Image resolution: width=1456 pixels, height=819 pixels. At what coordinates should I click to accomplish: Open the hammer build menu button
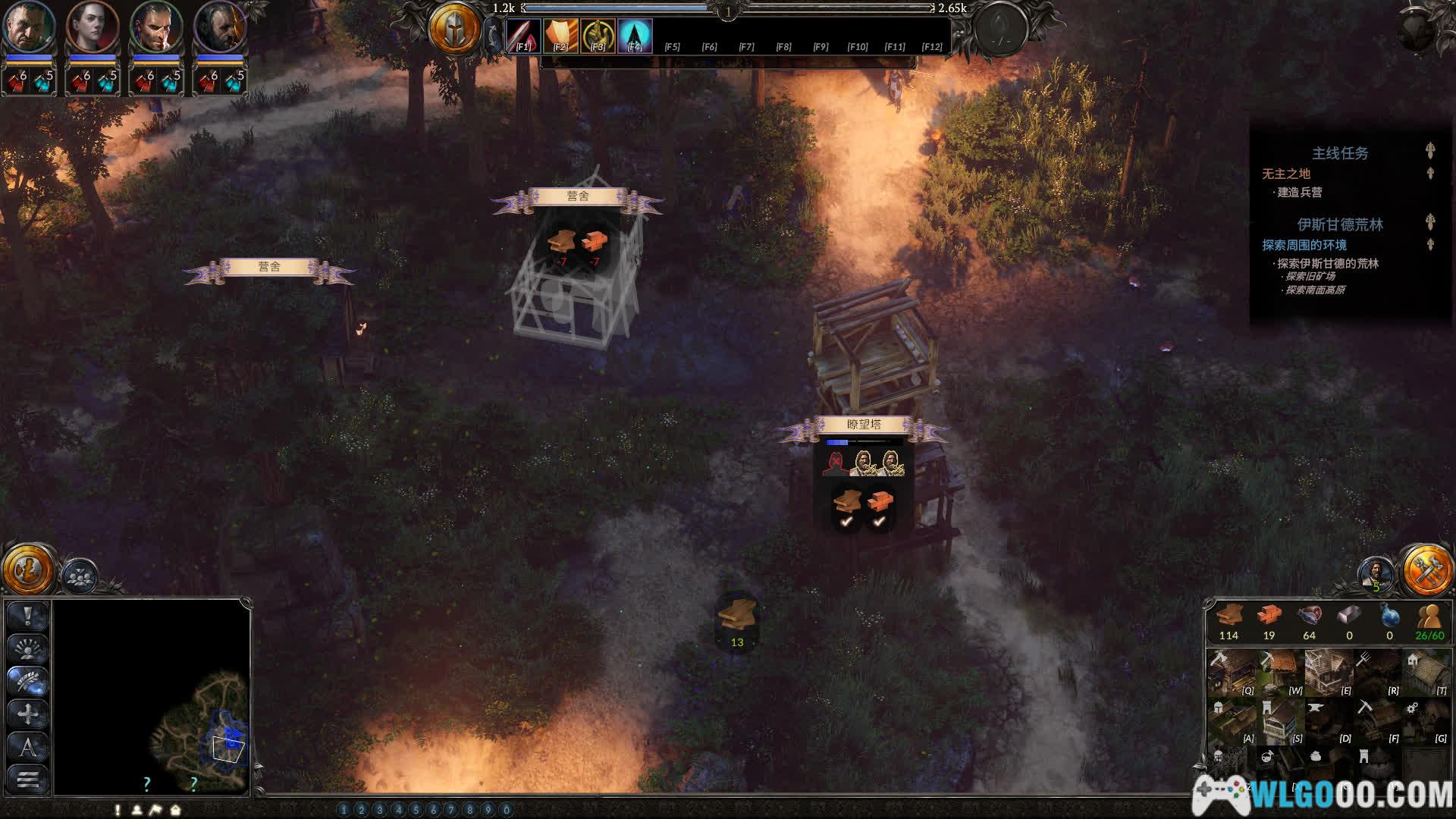[1427, 570]
